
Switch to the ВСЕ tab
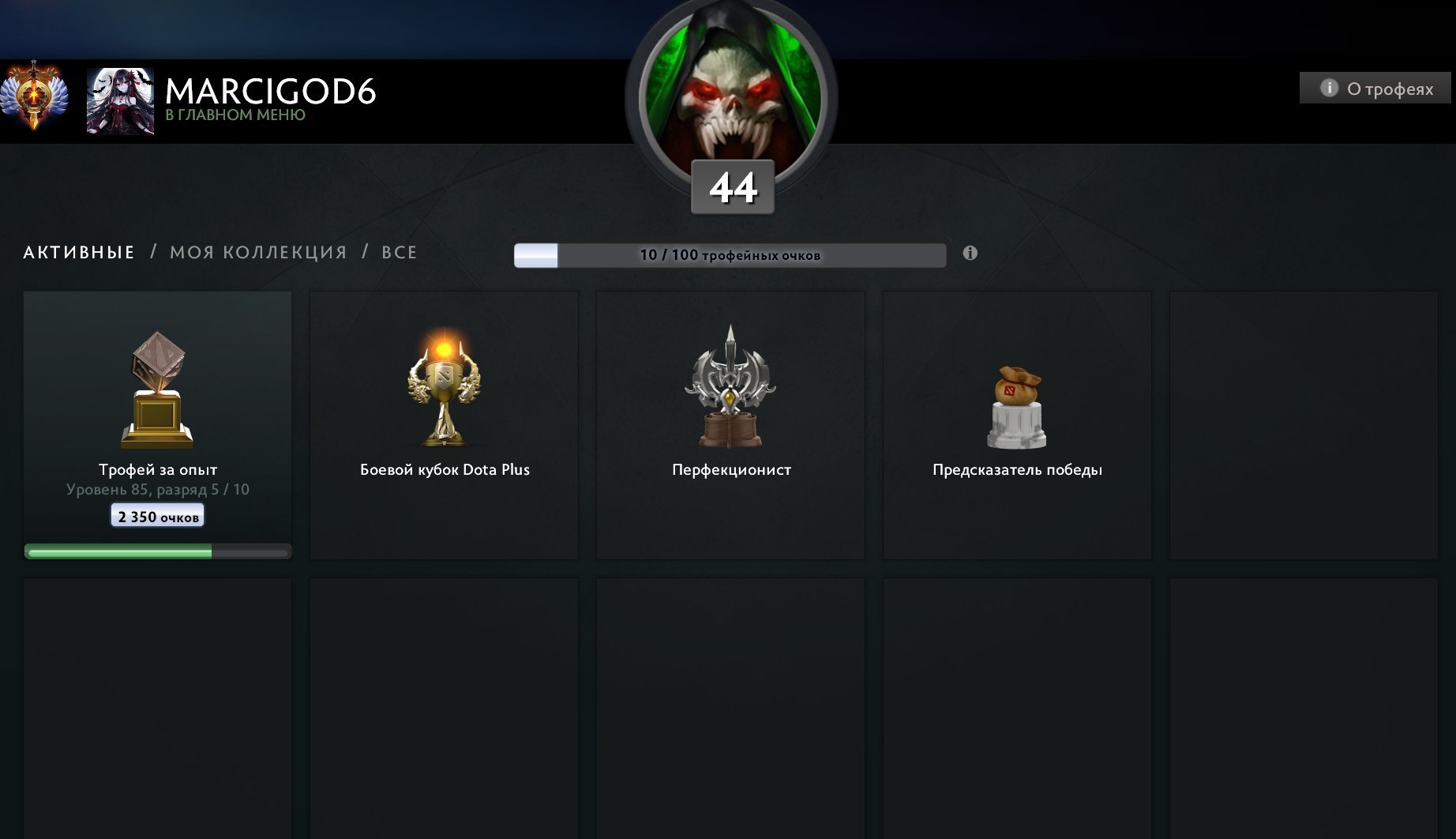coord(401,251)
